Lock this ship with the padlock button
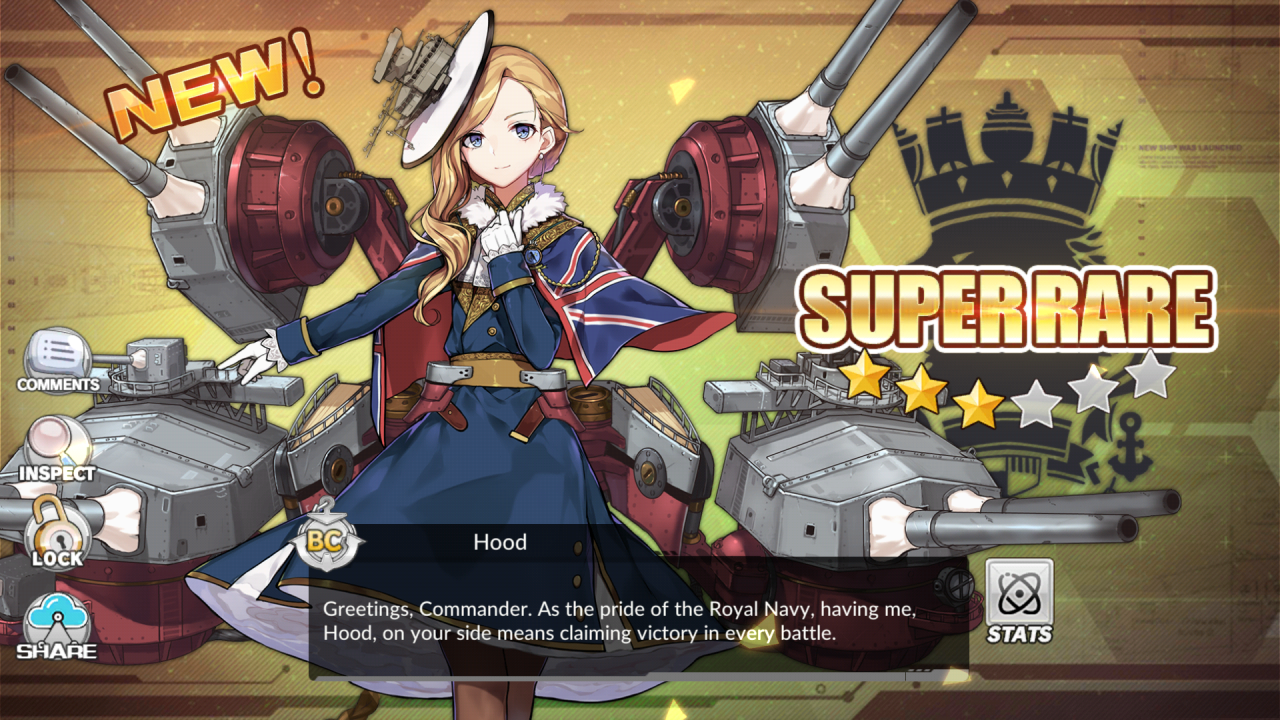The height and width of the screenshot is (720, 1280). [57, 532]
